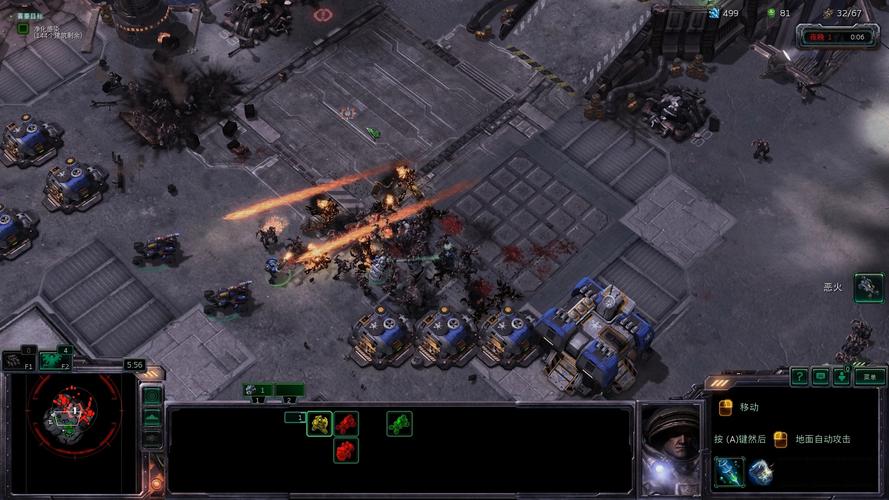Toggle the terrain minimap side button

click(x=152, y=417)
